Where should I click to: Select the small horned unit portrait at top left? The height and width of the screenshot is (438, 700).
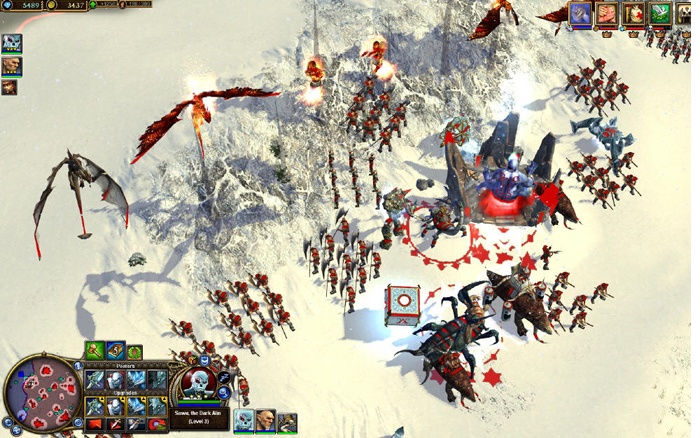point(9,87)
